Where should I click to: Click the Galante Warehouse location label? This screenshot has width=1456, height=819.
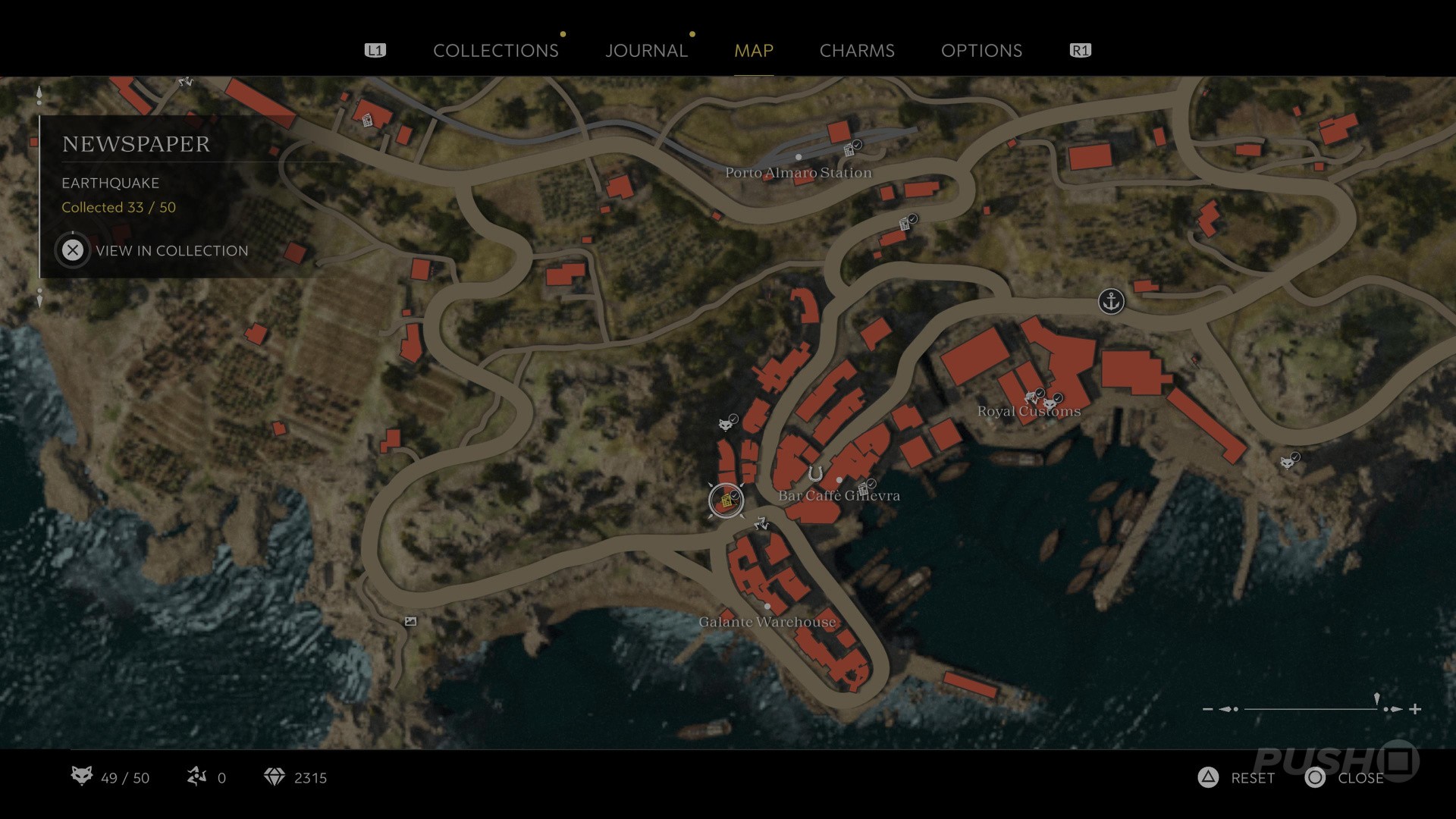pos(767,622)
